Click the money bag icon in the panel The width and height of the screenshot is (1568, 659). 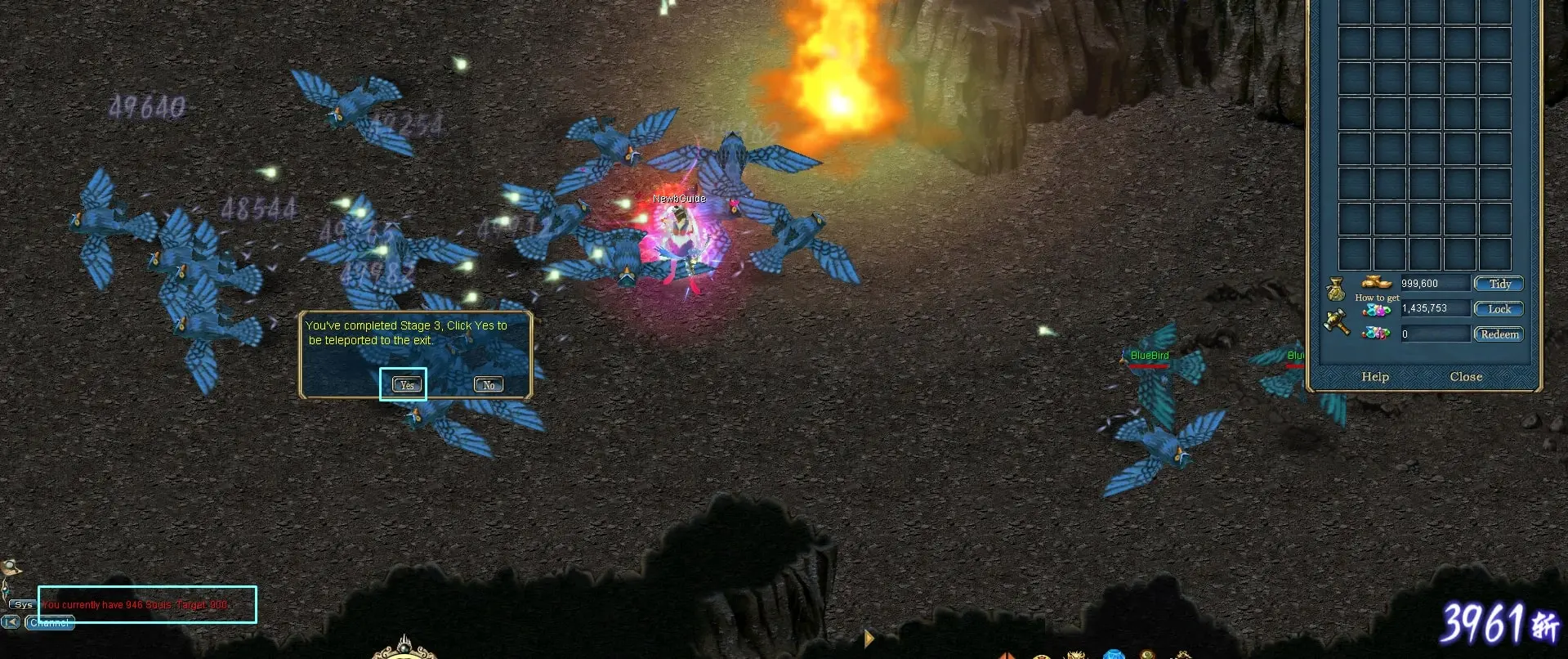(1338, 288)
